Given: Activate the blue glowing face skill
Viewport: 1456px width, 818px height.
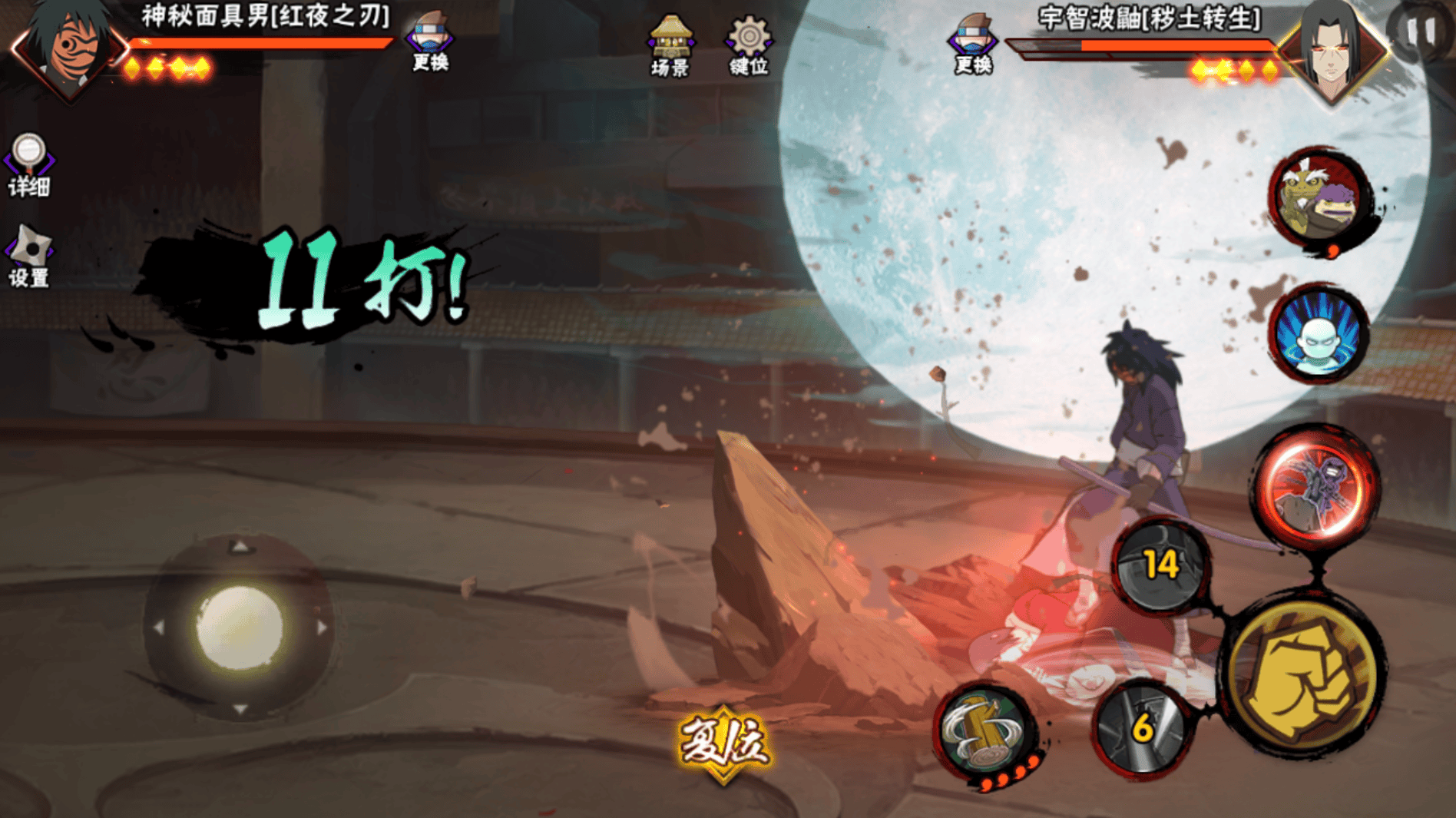Looking at the screenshot, I should 1319,335.
